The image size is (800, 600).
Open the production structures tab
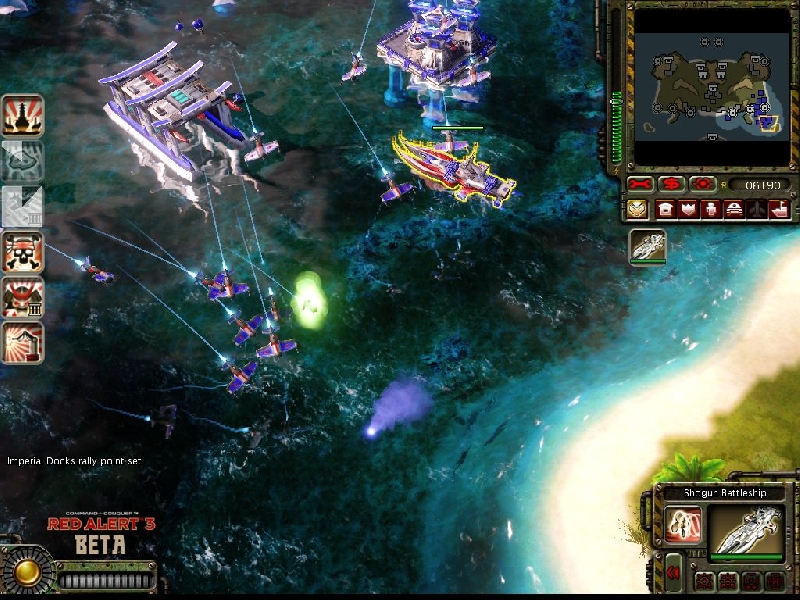[x=664, y=209]
